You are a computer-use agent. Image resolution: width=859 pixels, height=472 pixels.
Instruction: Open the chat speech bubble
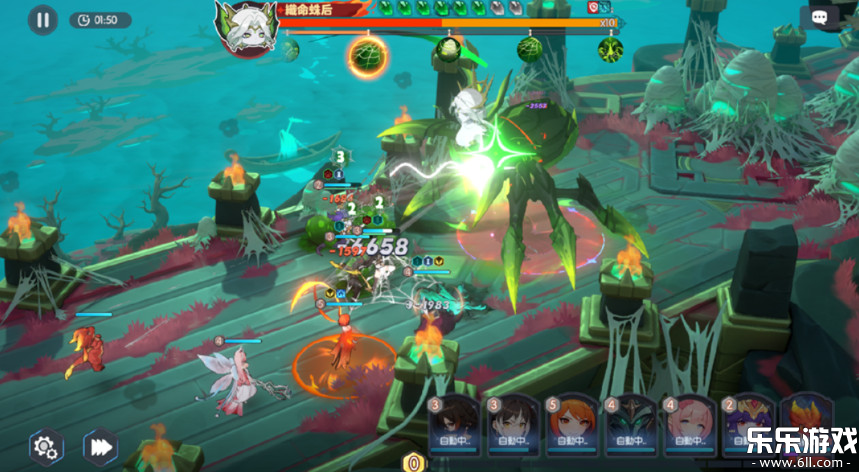click(x=819, y=18)
